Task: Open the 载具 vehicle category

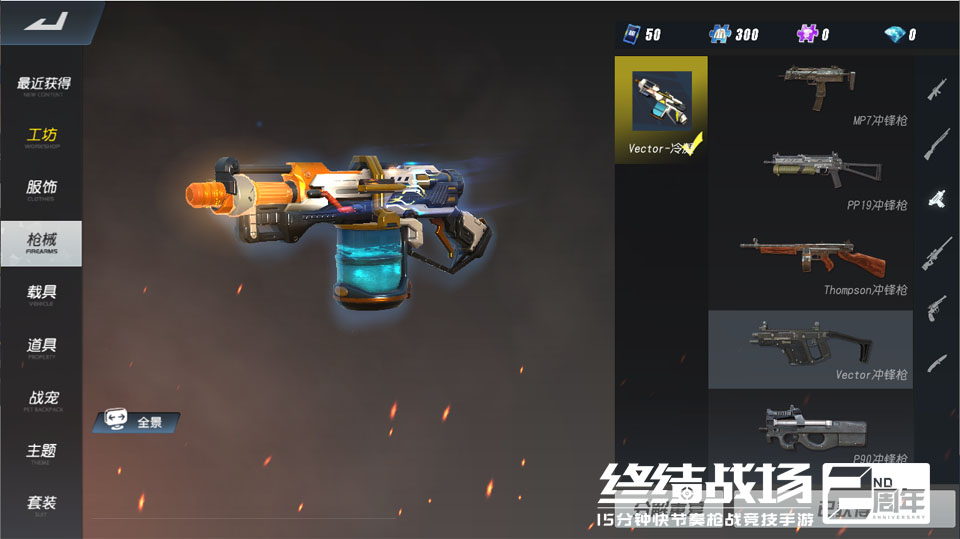Action: point(42,294)
